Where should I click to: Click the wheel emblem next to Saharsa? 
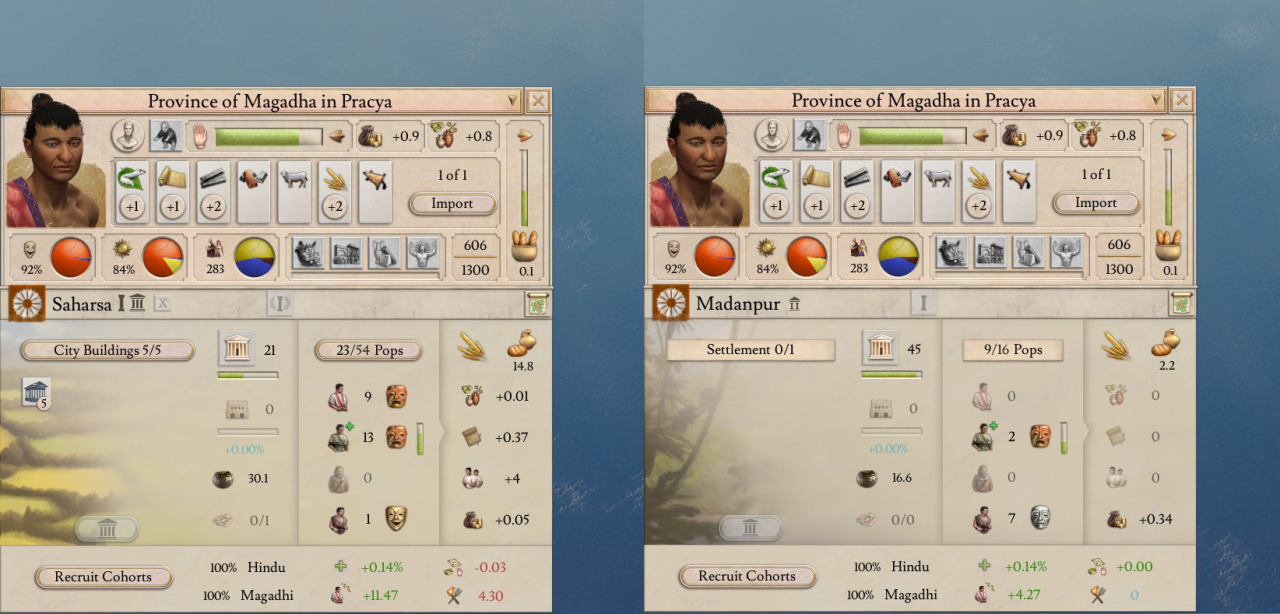pos(26,304)
